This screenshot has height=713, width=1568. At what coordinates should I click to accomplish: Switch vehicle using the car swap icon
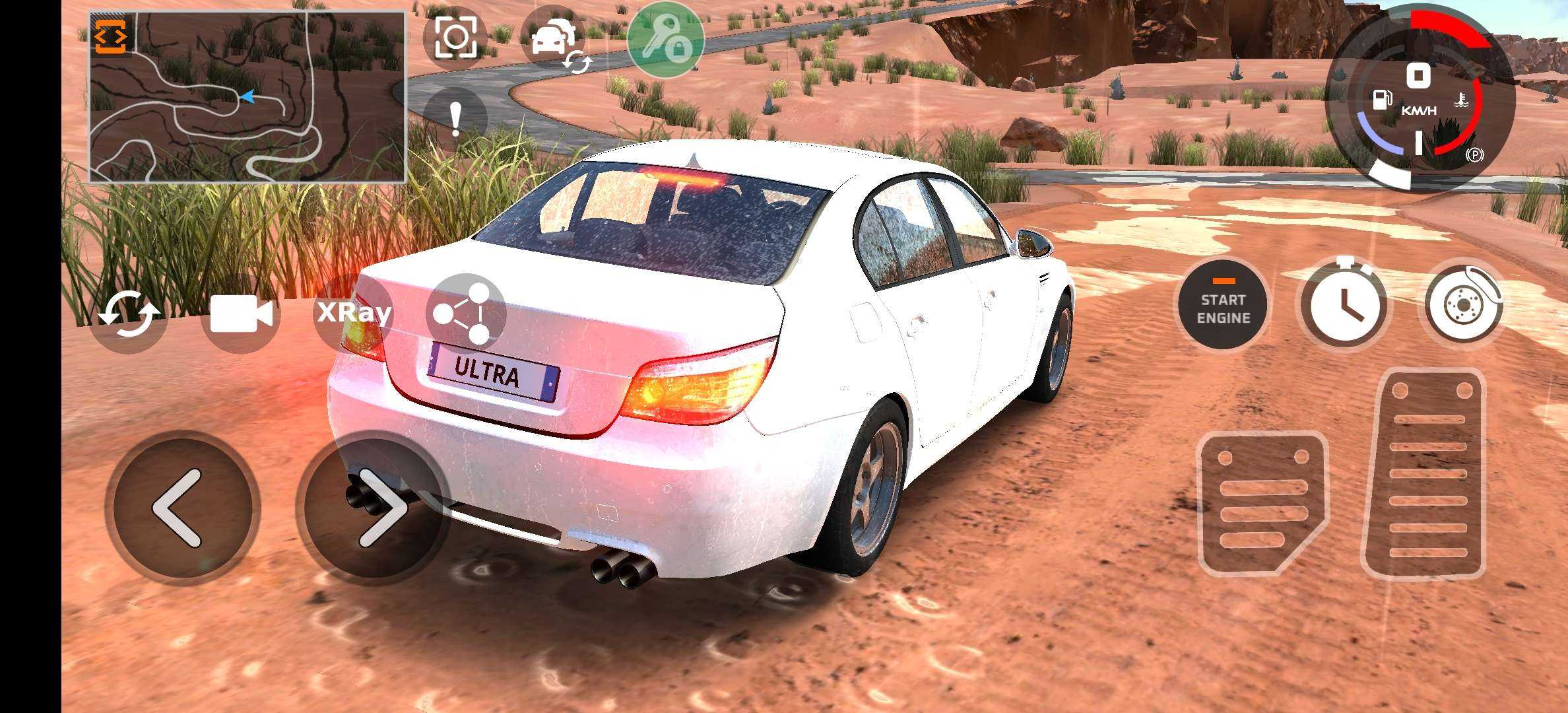[x=554, y=41]
